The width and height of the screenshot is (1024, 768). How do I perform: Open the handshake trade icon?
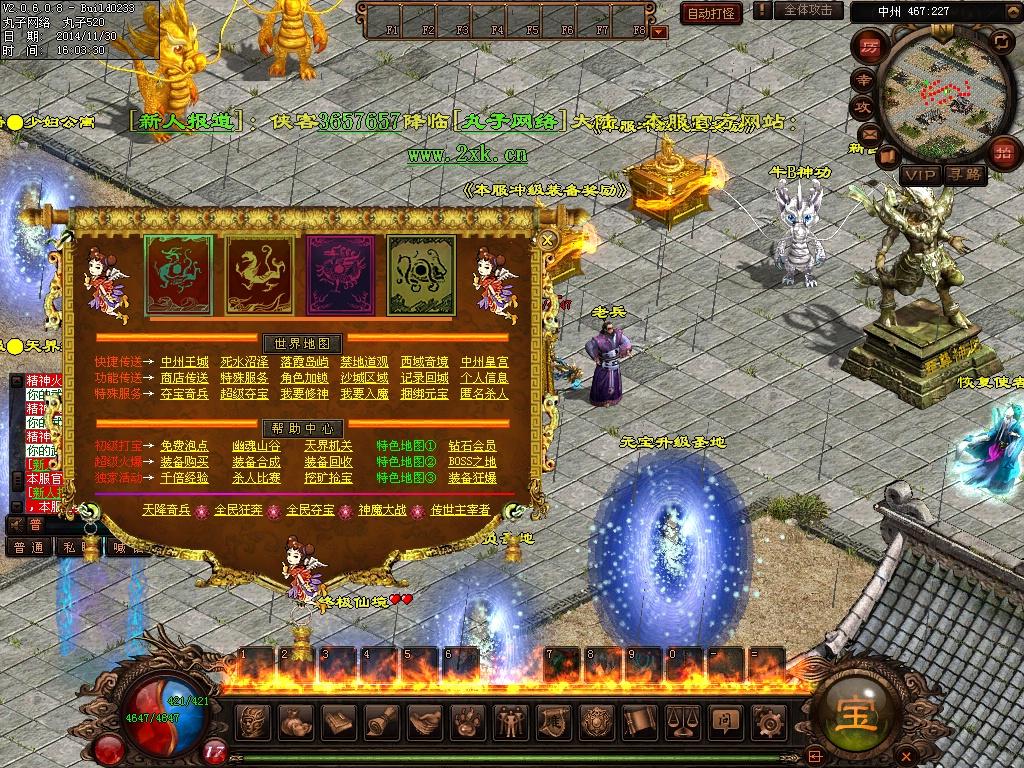[424, 721]
